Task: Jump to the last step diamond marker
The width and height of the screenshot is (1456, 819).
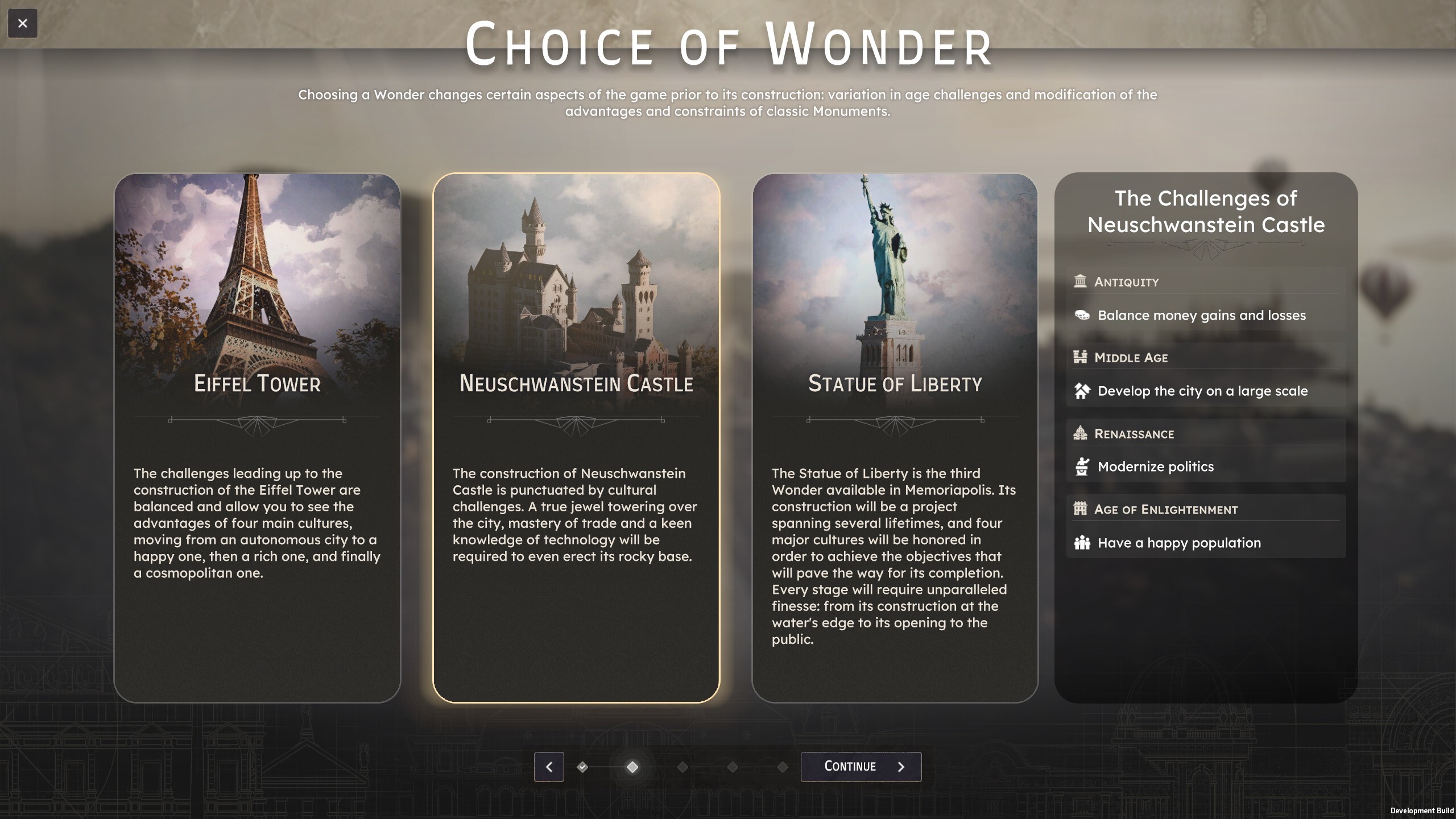Action: point(783,767)
